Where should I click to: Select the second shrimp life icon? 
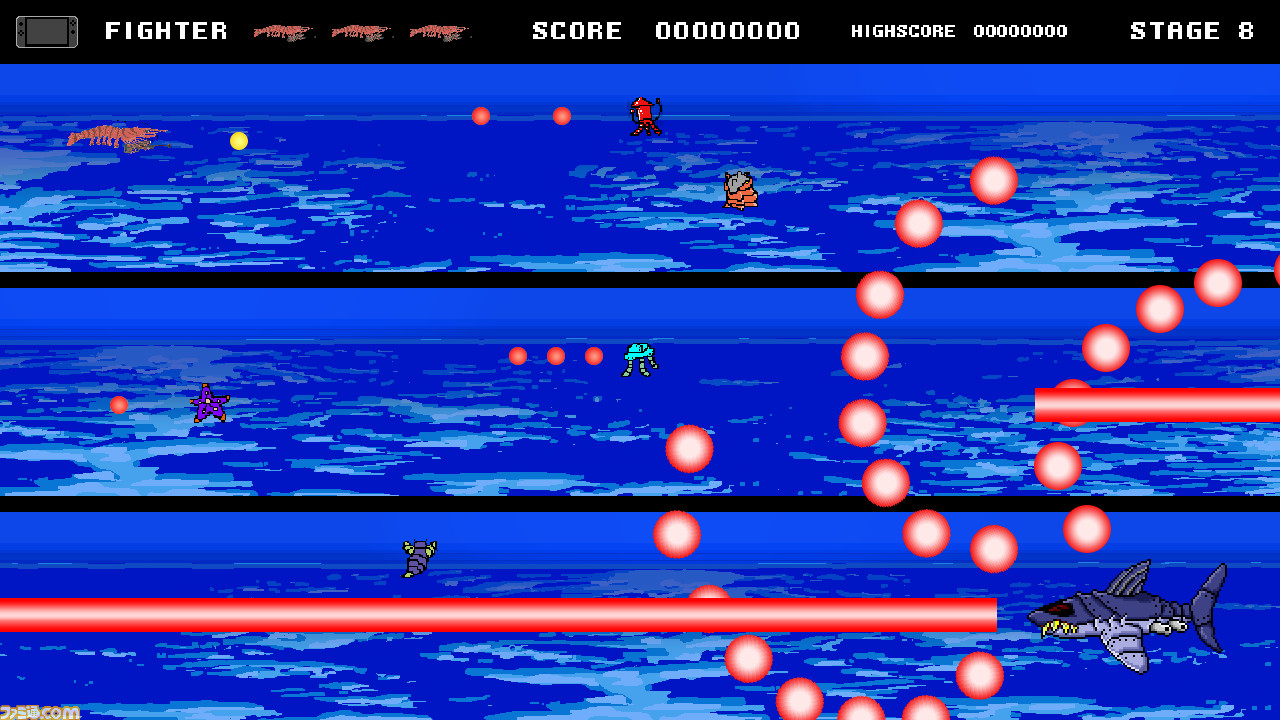point(363,31)
